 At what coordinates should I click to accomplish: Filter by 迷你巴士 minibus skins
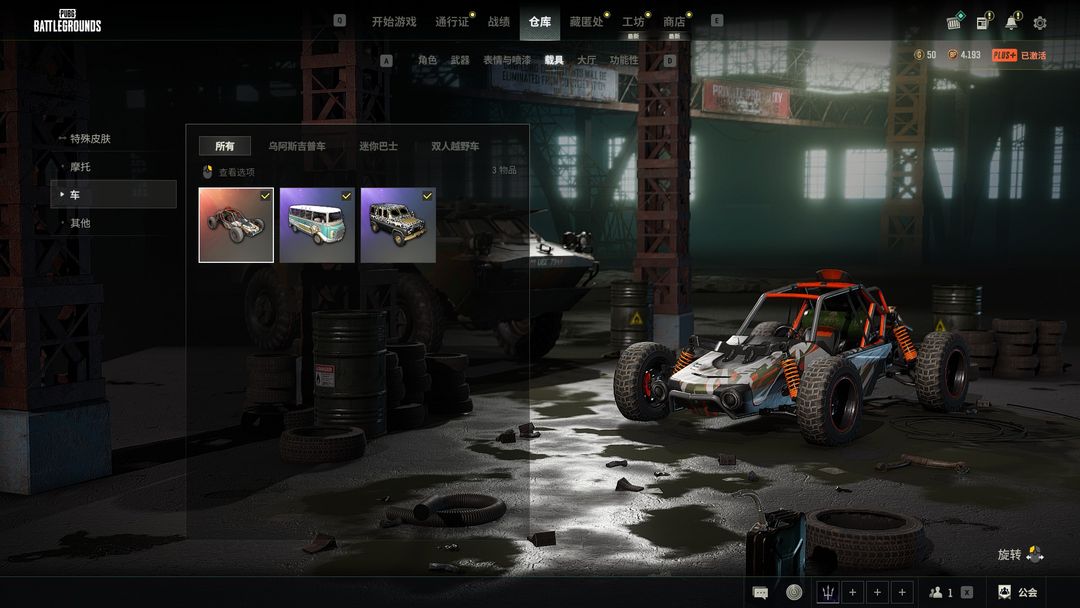click(379, 146)
